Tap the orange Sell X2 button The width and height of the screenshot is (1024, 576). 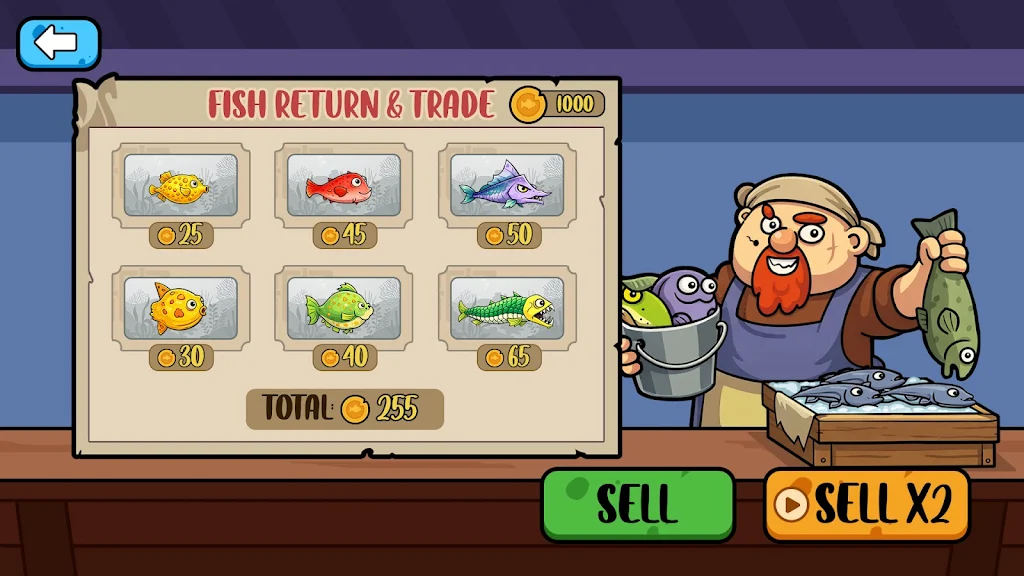(867, 505)
